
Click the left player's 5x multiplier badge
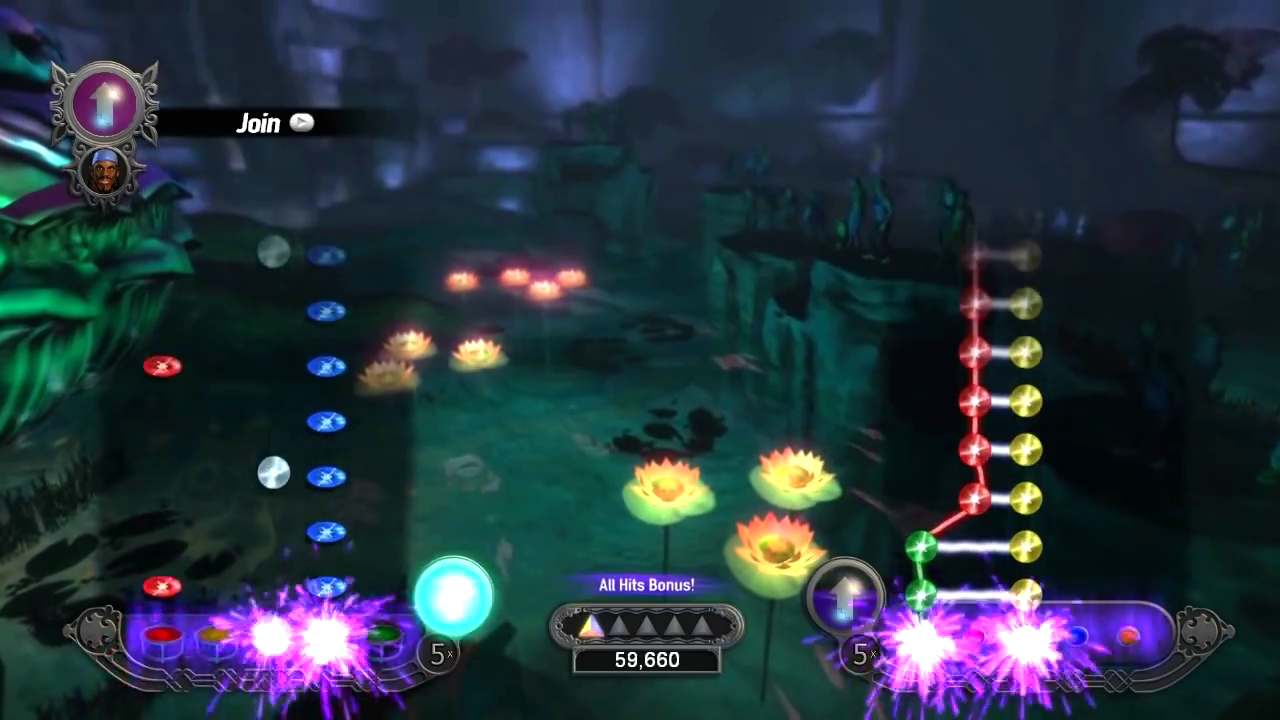440,653
